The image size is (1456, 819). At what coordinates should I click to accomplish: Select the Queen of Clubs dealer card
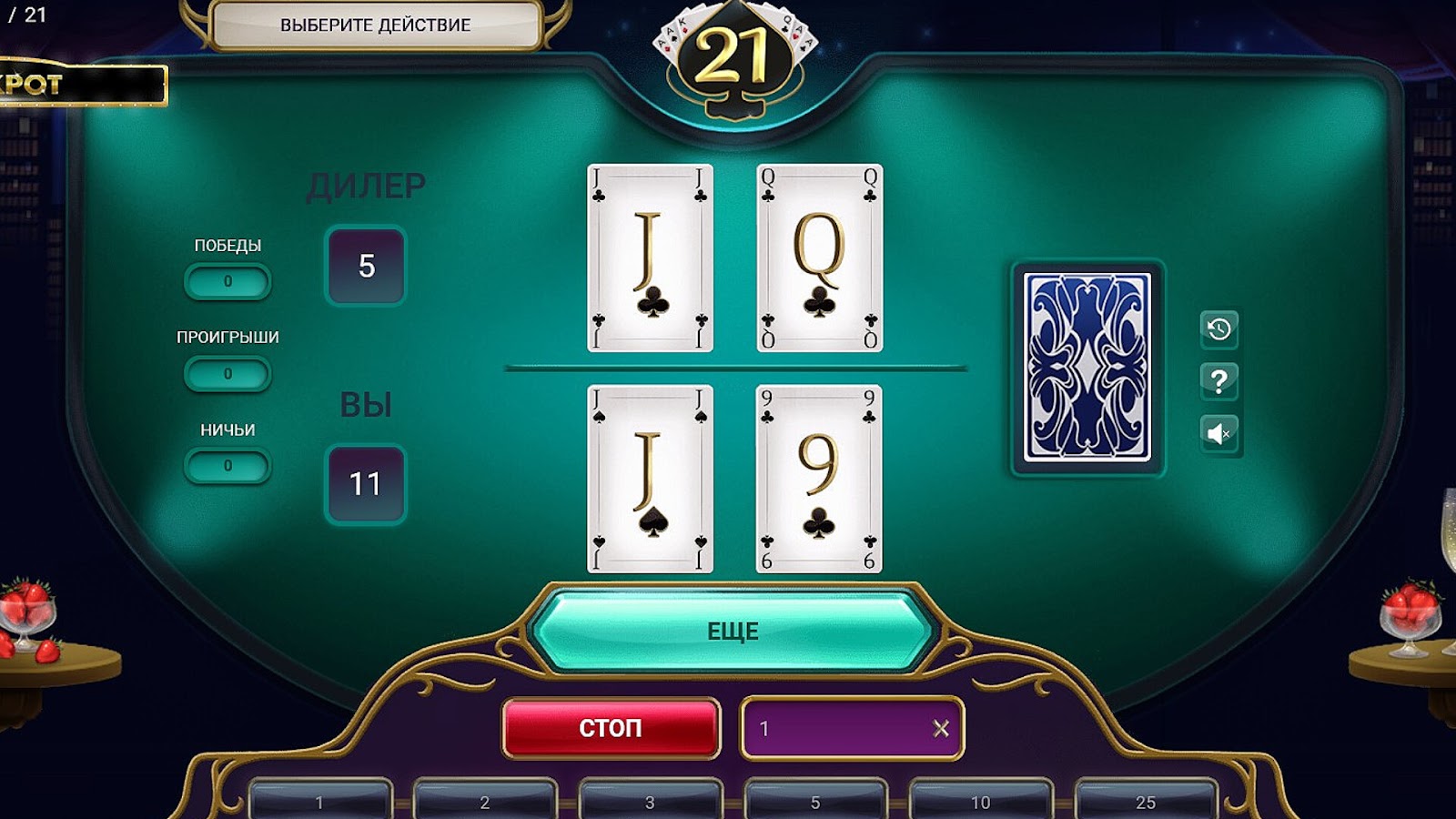click(814, 257)
